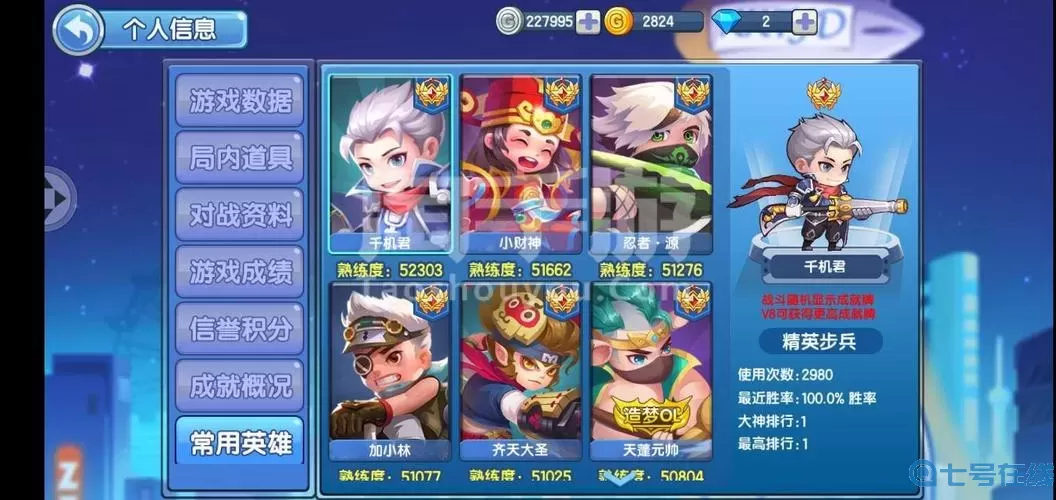
Task: Buy diamonds using the plus button
Action: click(x=804, y=21)
